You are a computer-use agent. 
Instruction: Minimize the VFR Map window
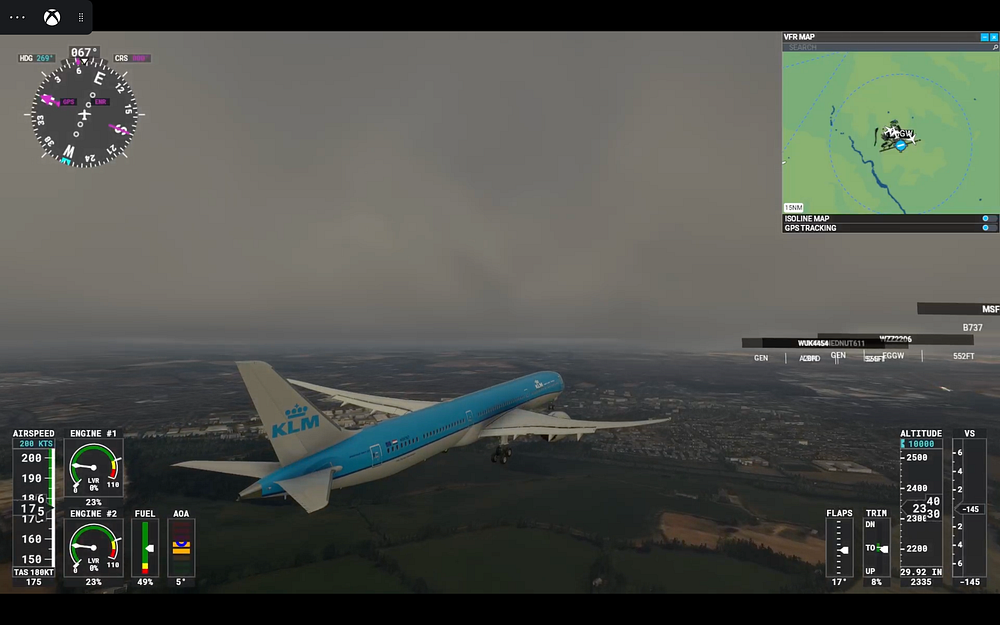pos(984,37)
